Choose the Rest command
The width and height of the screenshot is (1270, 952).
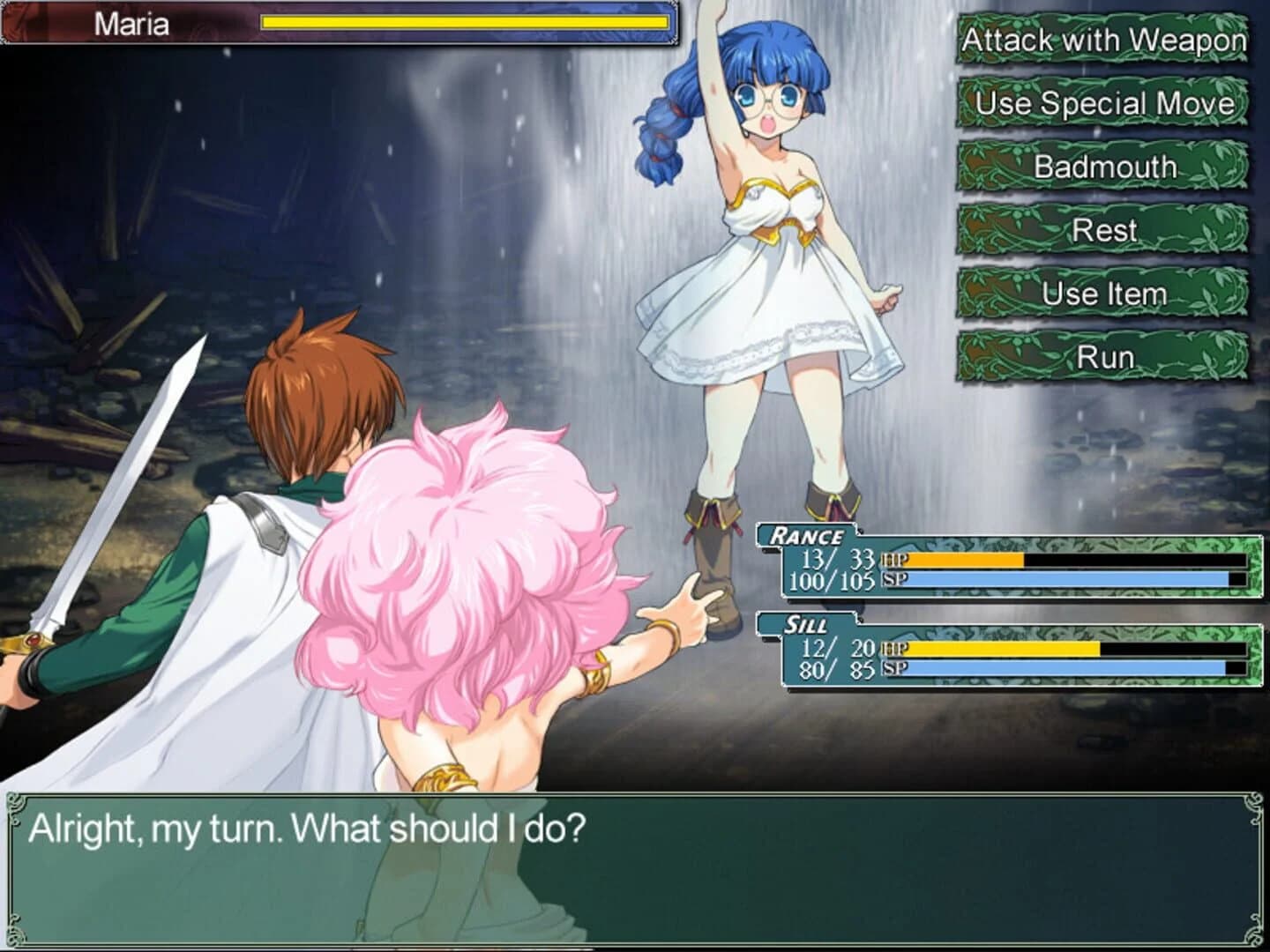[1104, 230]
